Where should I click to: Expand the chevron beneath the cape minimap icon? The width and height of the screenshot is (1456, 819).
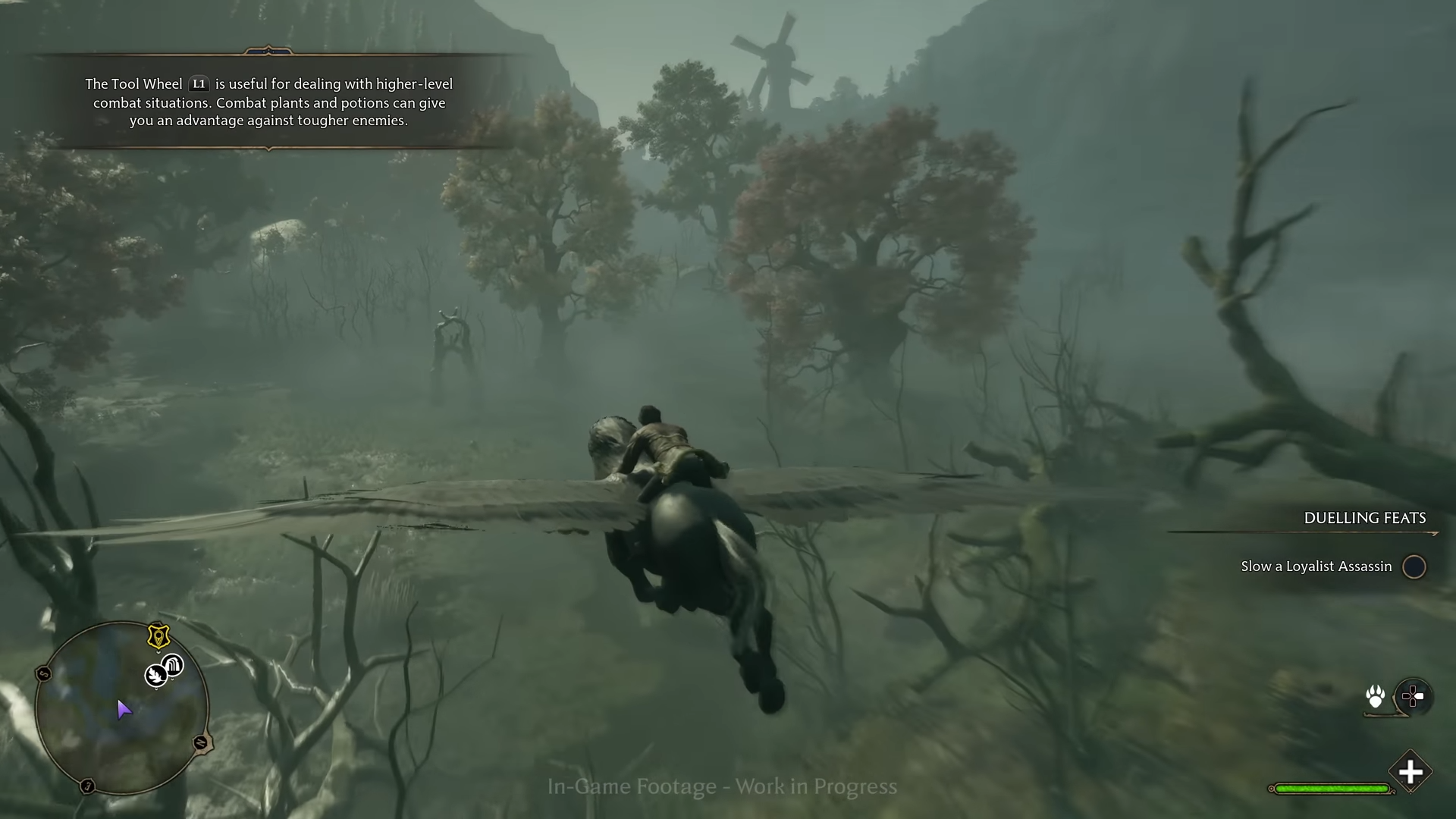click(x=172, y=679)
